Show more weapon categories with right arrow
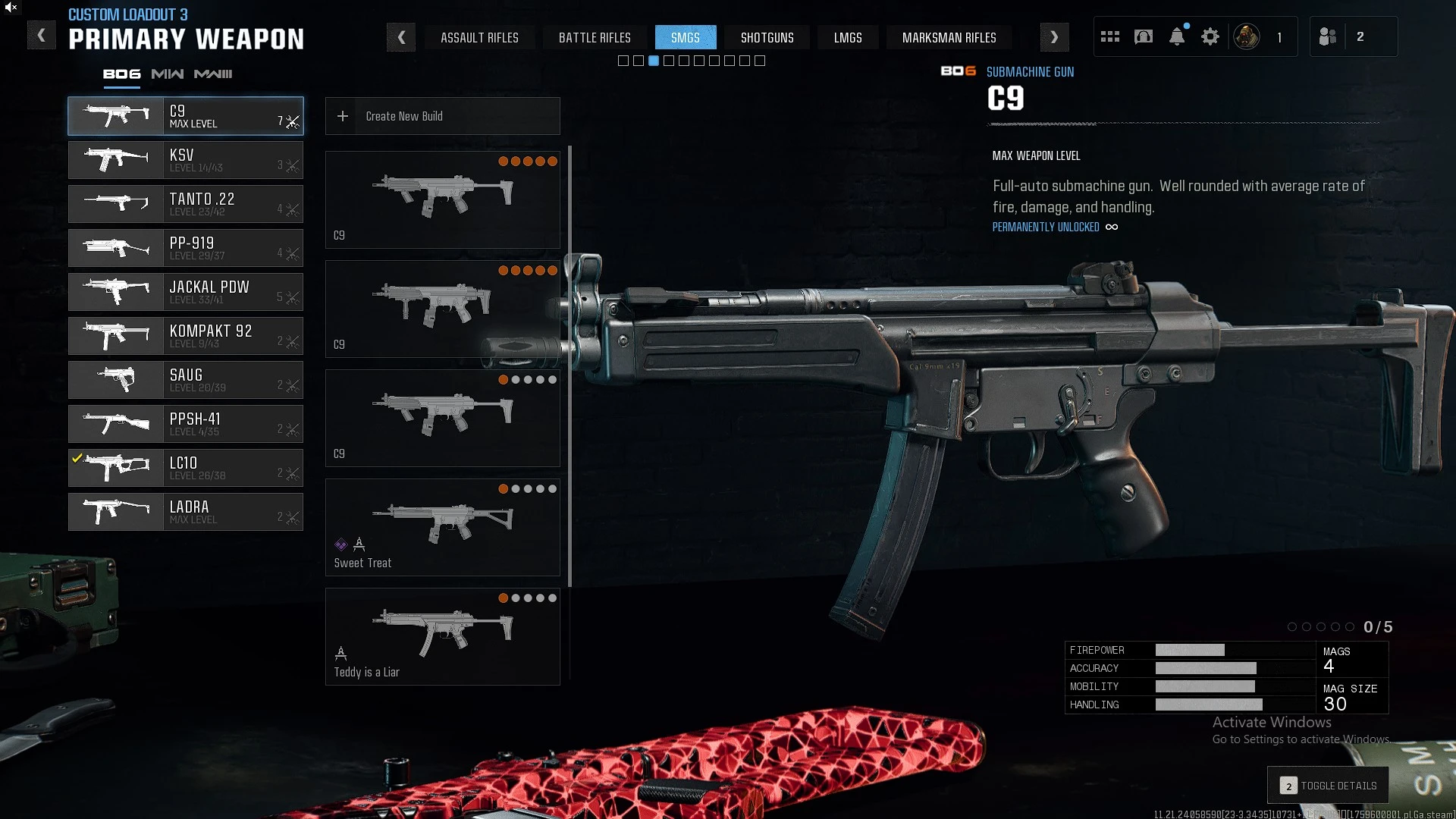The width and height of the screenshot is (1456, 819). coord(1054,37)
